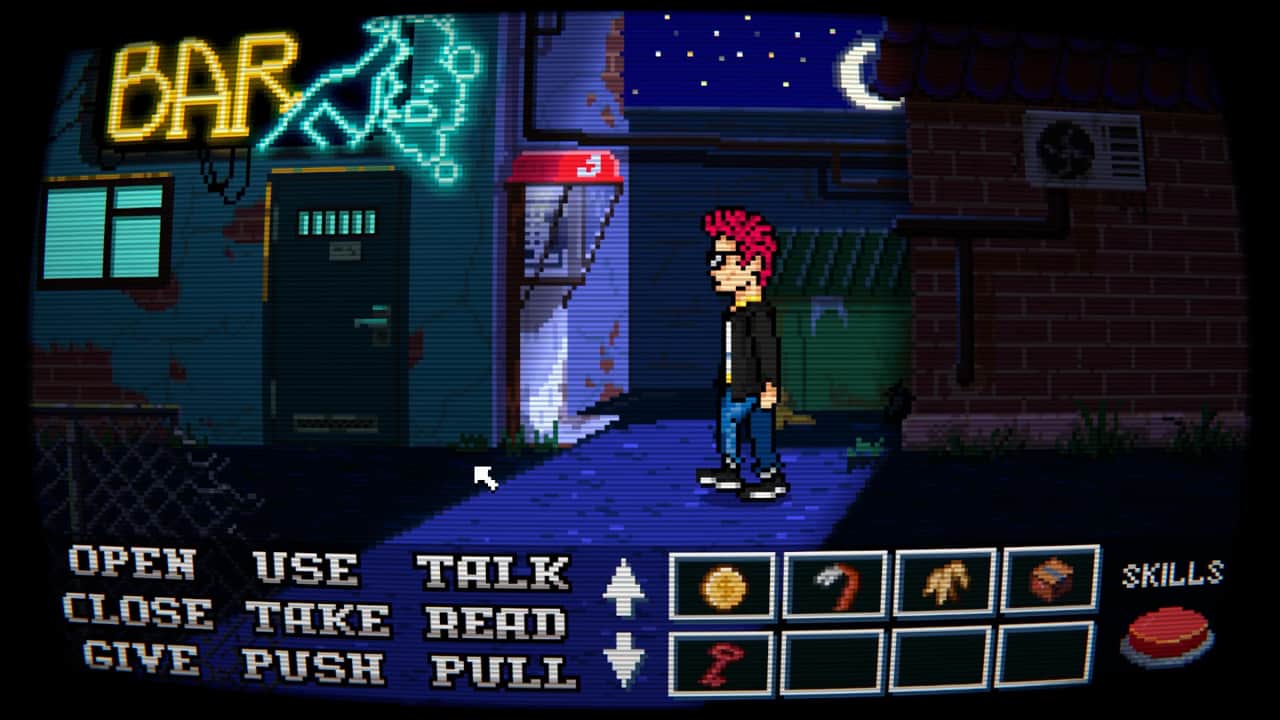Image resolution: width=1280 pixels, height=720 pixels.
Task: Click the READ verb command
Action: pos(495,622)
